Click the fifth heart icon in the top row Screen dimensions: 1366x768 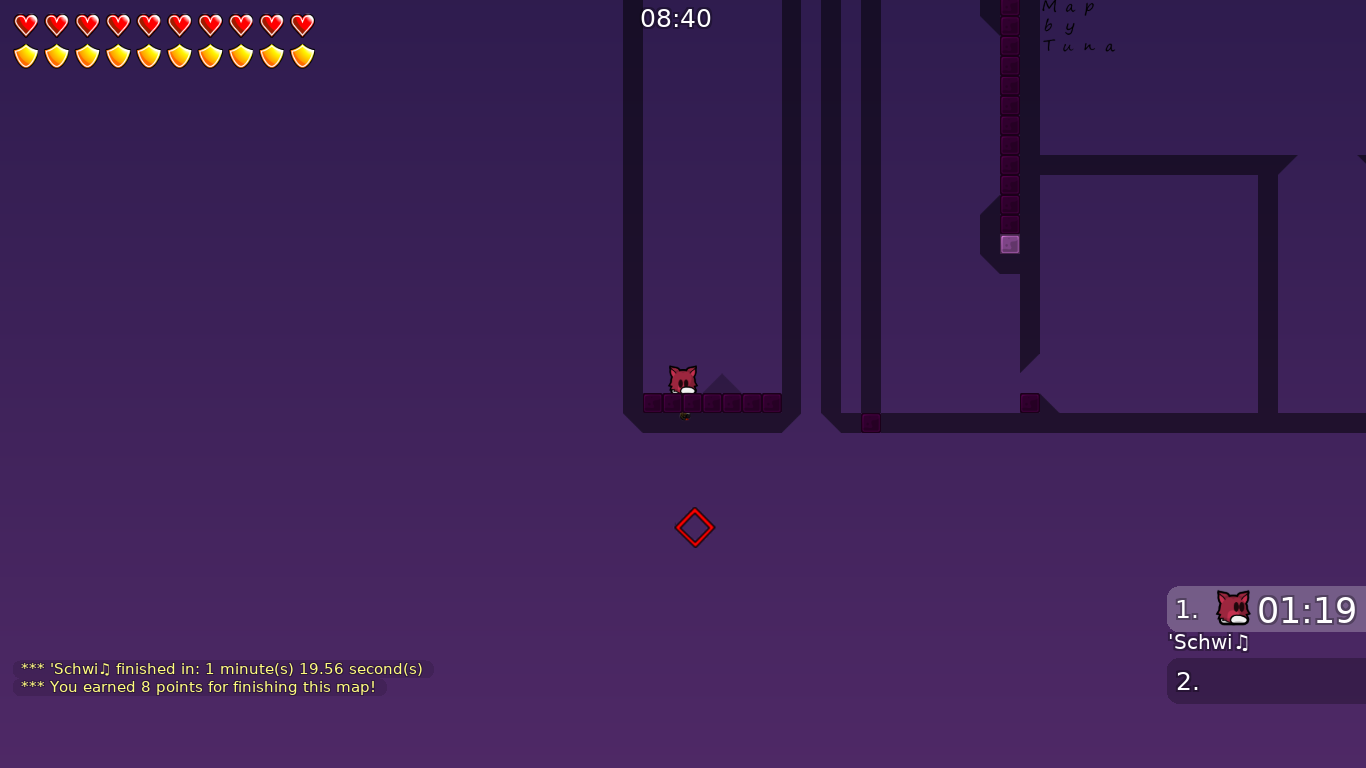click(148, 25)
